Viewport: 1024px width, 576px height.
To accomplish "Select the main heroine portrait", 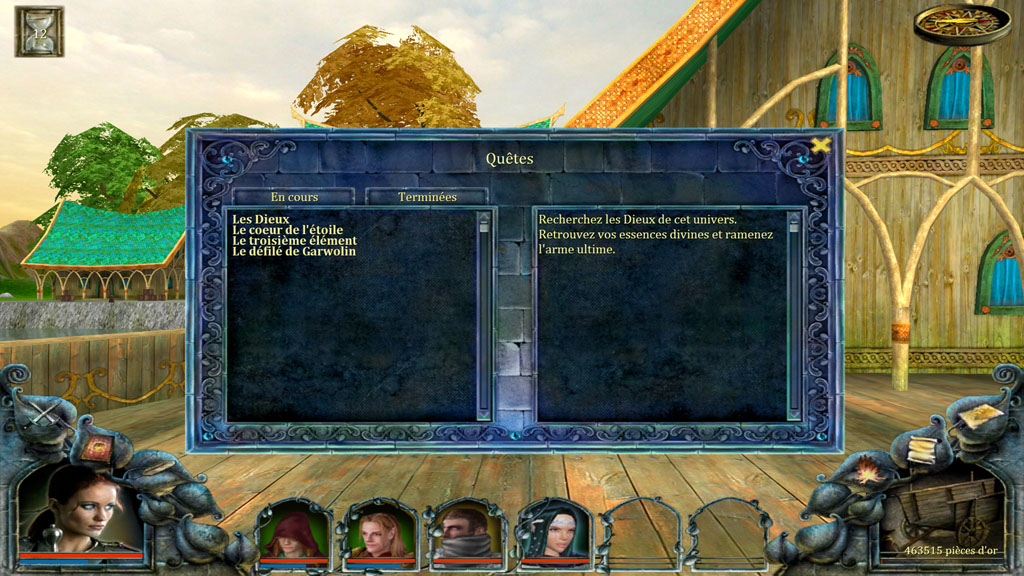I will [80, 510].
